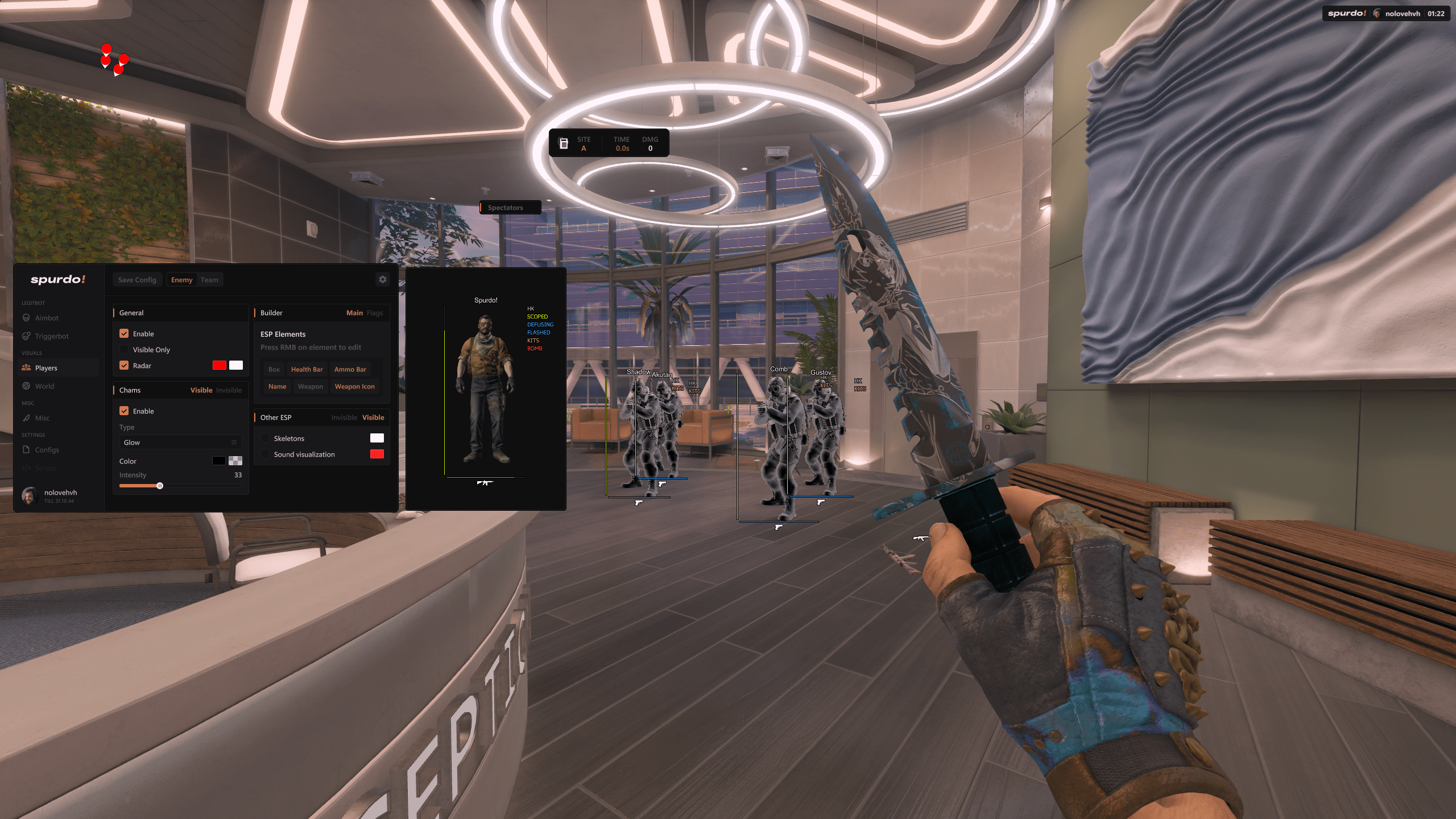The image size is (1456, 819).
Task: Switch to the Team tab
Action: click(209, 280)
